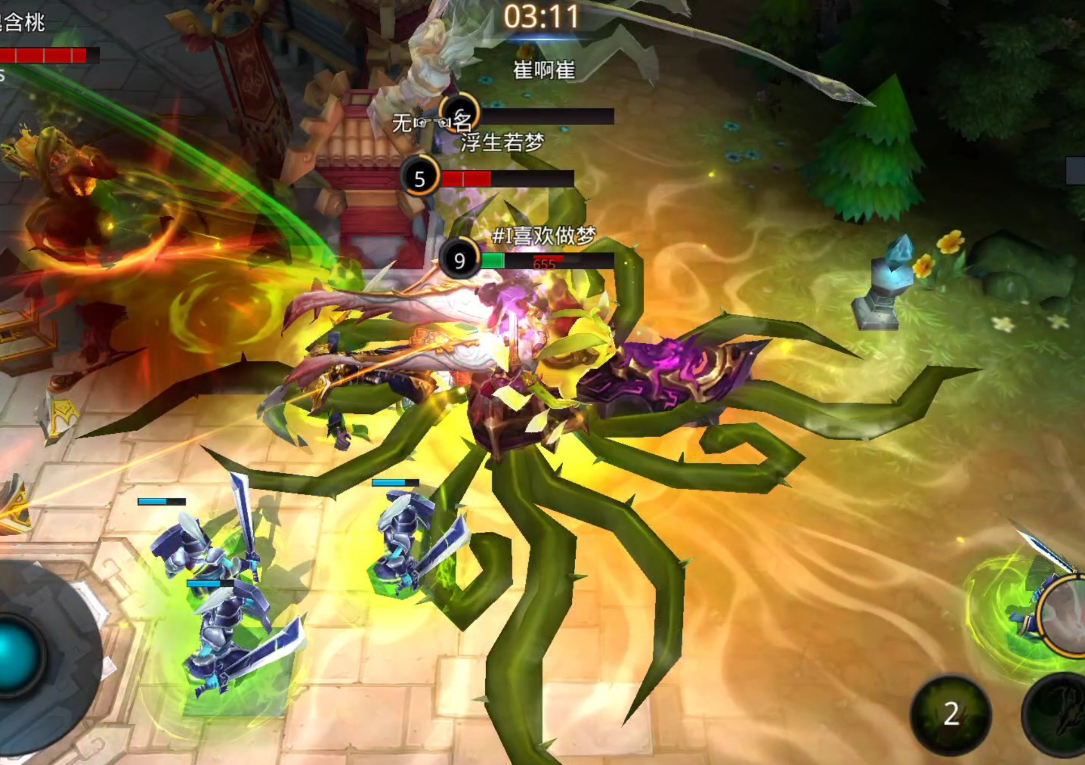
Task: Tap the skill button showing cooldown 2
Action: click(950, 714)
